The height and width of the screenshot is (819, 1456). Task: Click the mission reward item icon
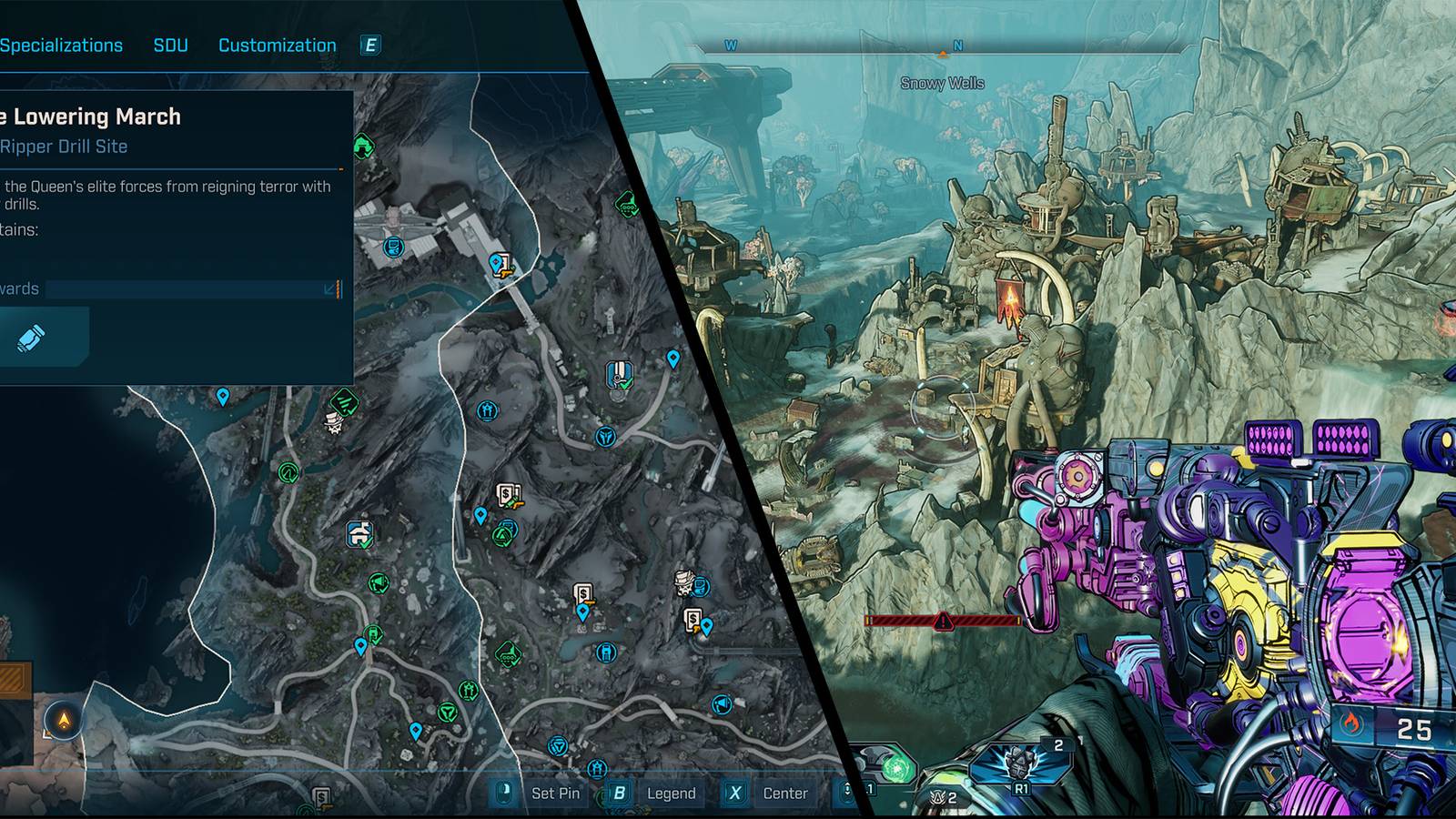[32, 338]
